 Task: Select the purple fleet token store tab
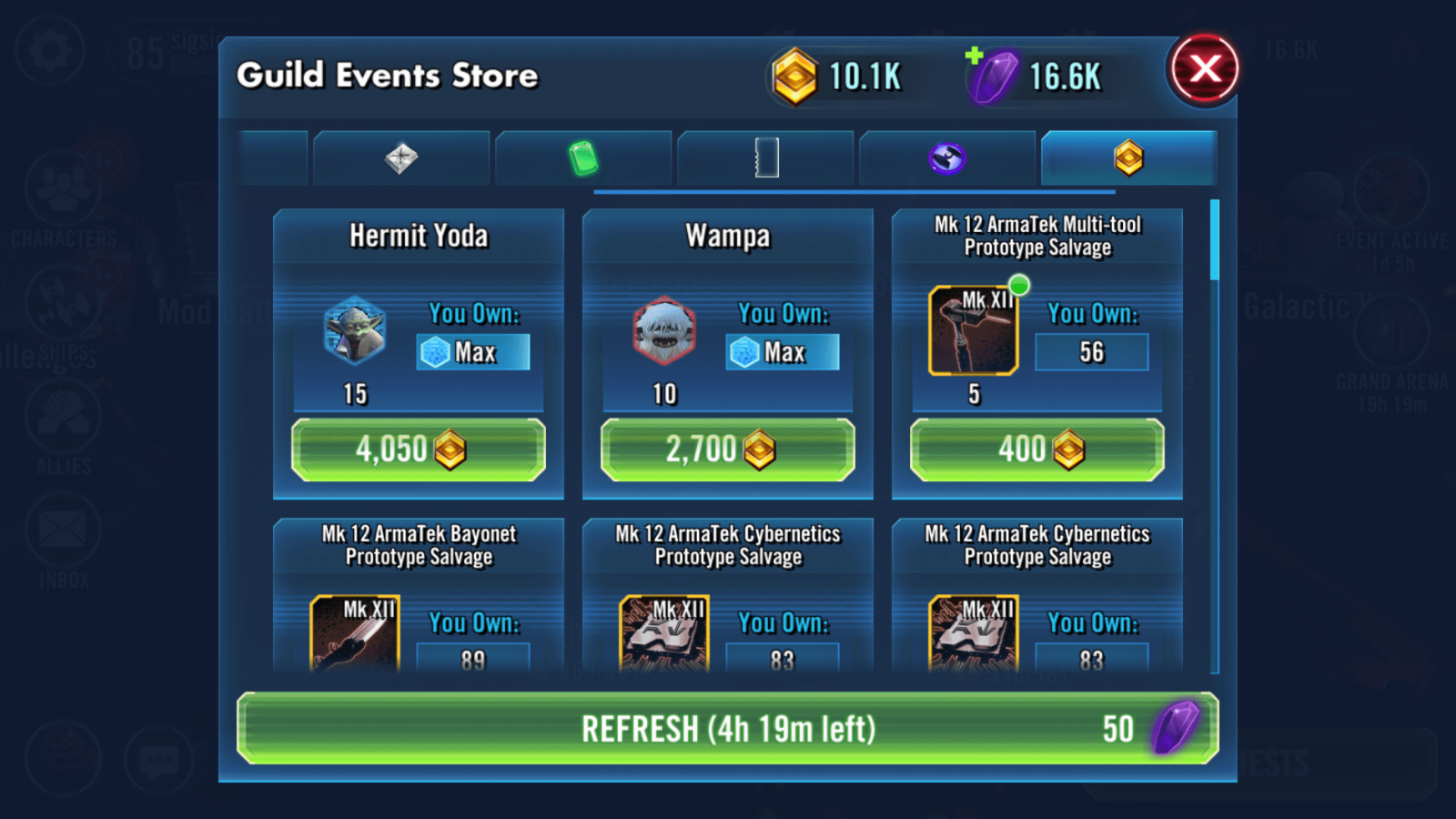(947, 158)
